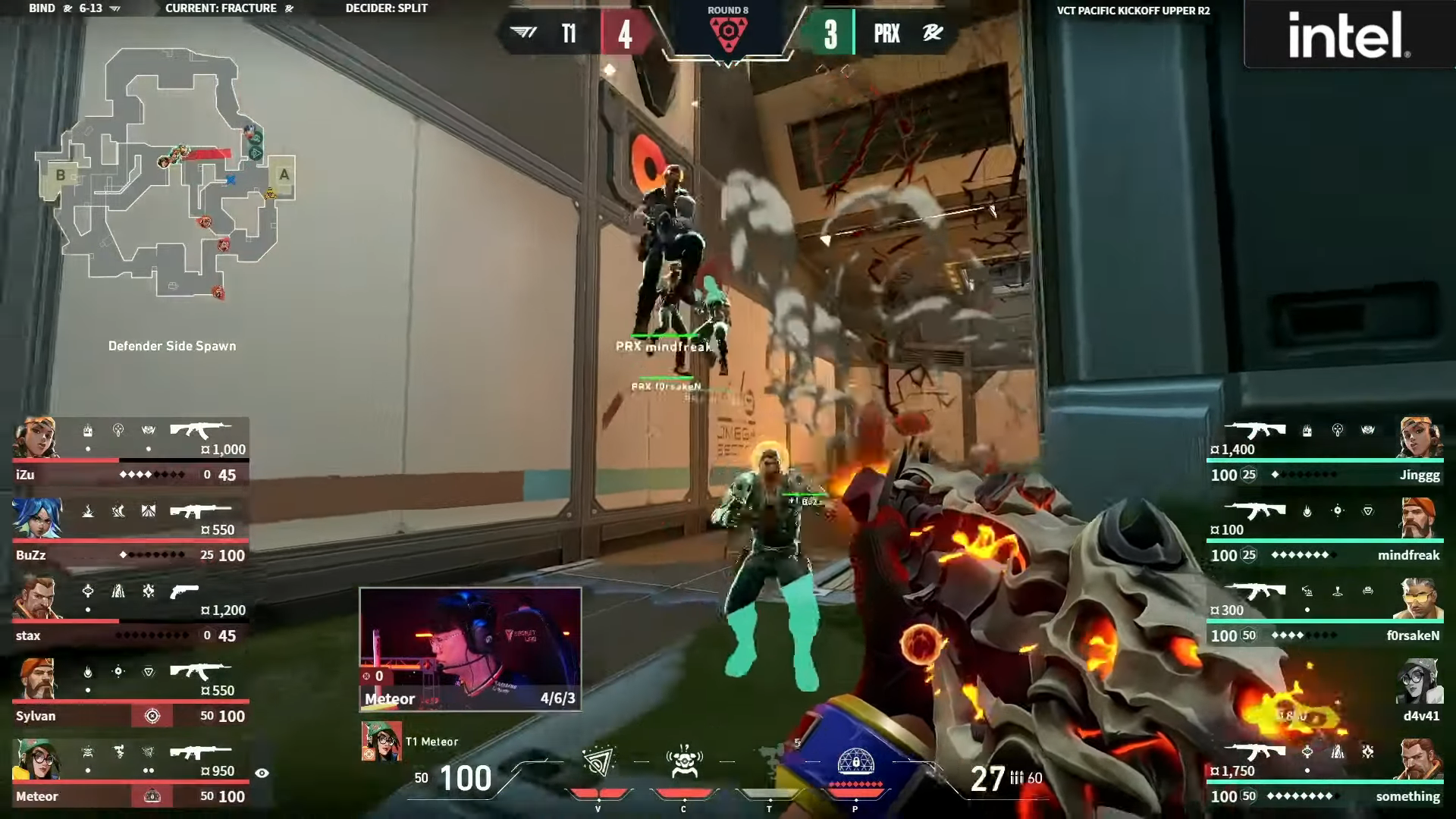
Task: Click Meteor's player webcam thumbnail
Action: 470,649
